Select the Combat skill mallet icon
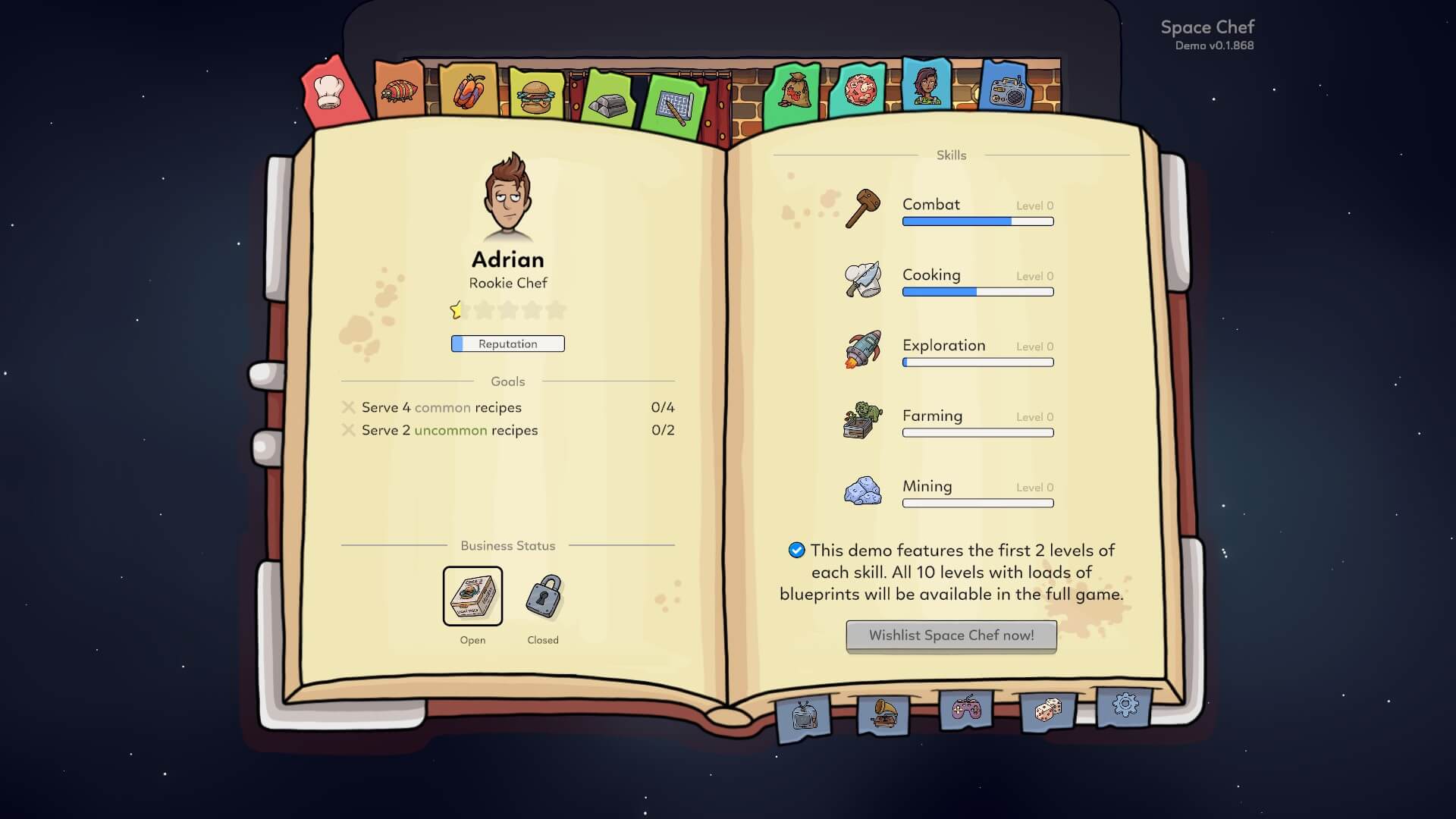 [863, 209]
